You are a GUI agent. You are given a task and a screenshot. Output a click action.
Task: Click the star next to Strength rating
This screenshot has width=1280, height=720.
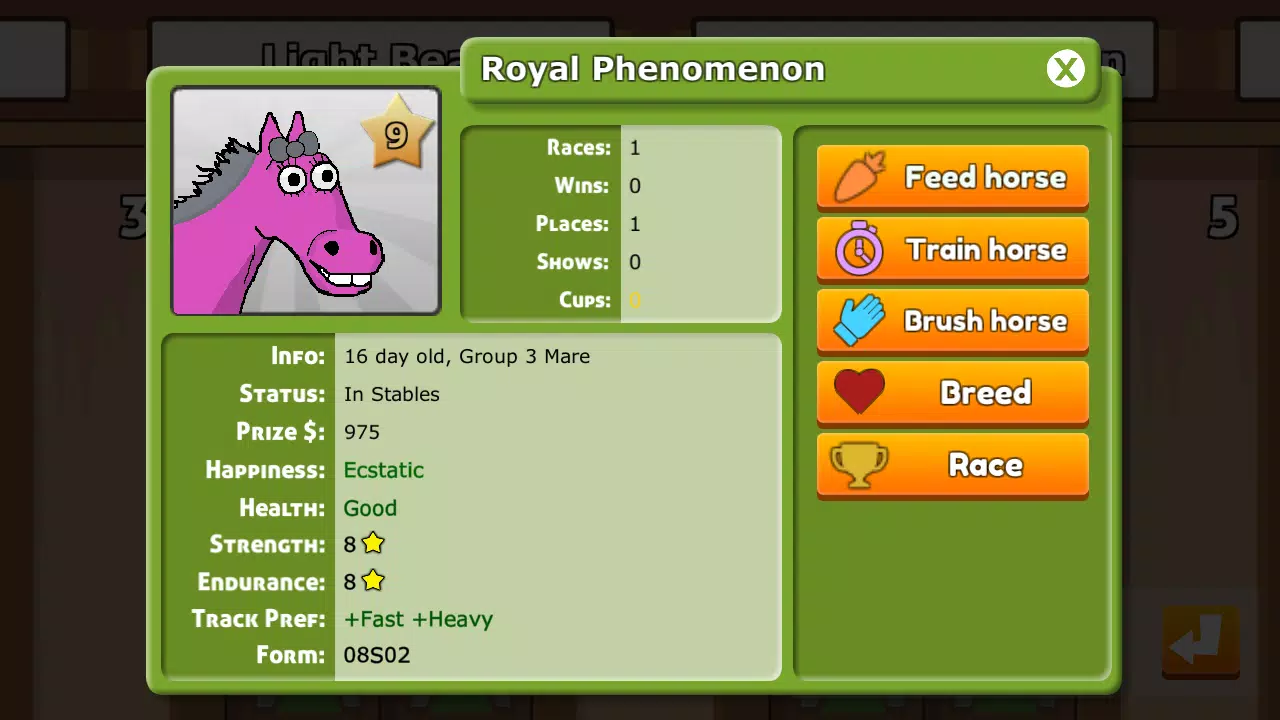tap(374, 543)
